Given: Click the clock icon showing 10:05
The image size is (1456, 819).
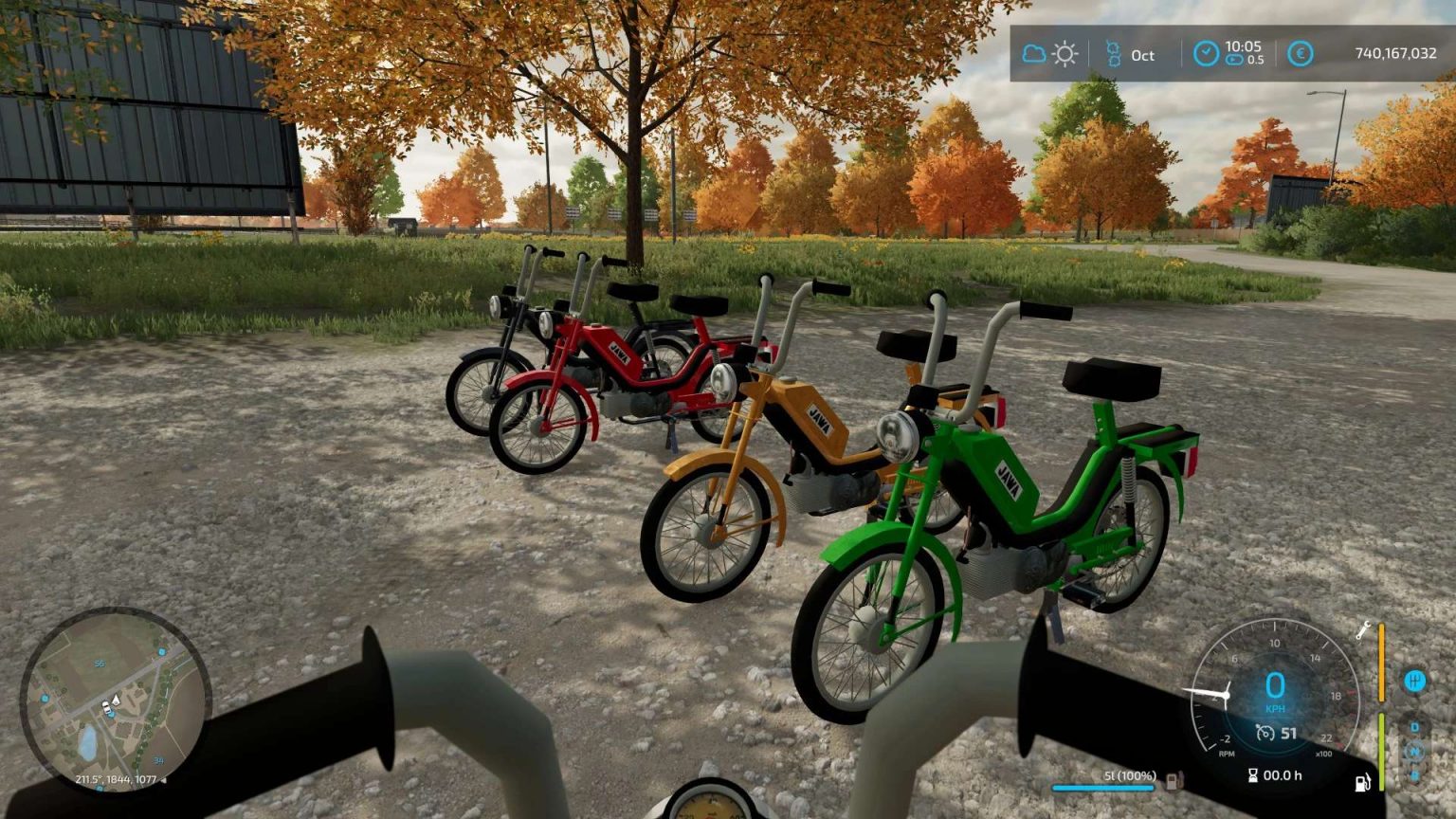Looking at the screenshot, I should (x=1206, y=52).
